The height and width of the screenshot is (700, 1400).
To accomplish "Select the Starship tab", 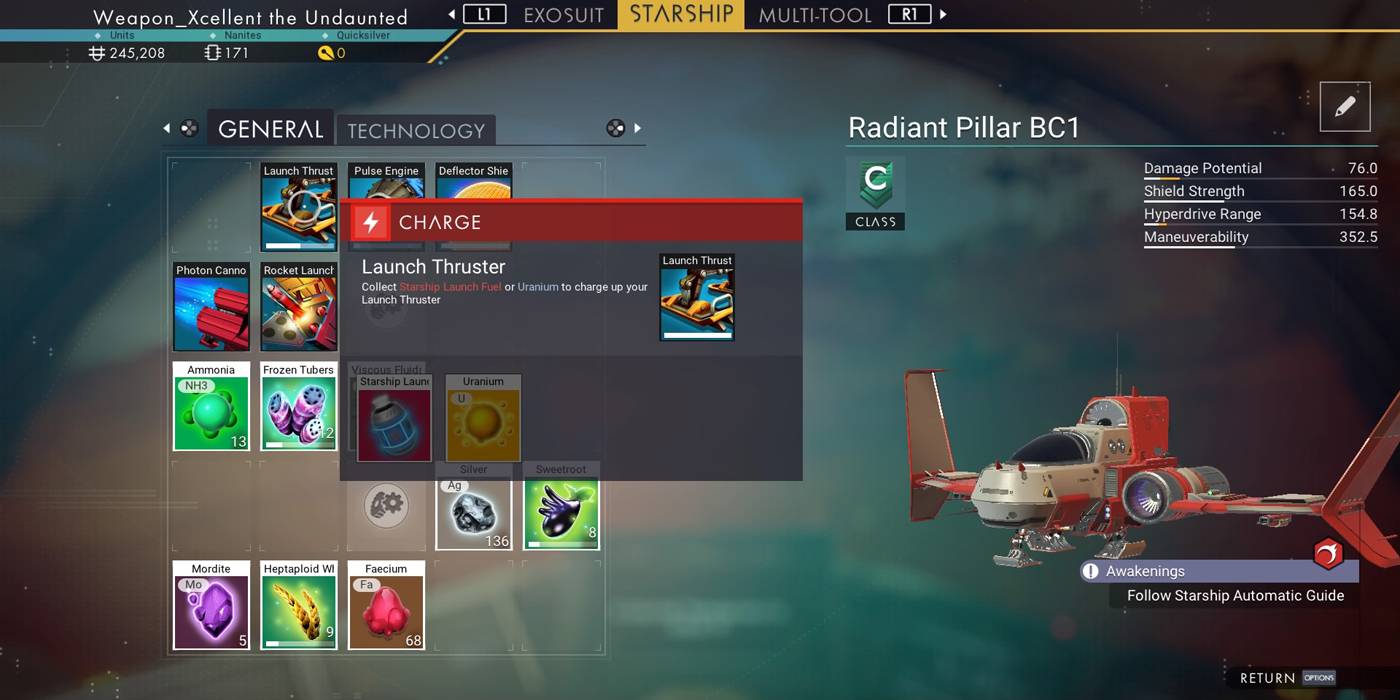I will [x=682, y=15].
